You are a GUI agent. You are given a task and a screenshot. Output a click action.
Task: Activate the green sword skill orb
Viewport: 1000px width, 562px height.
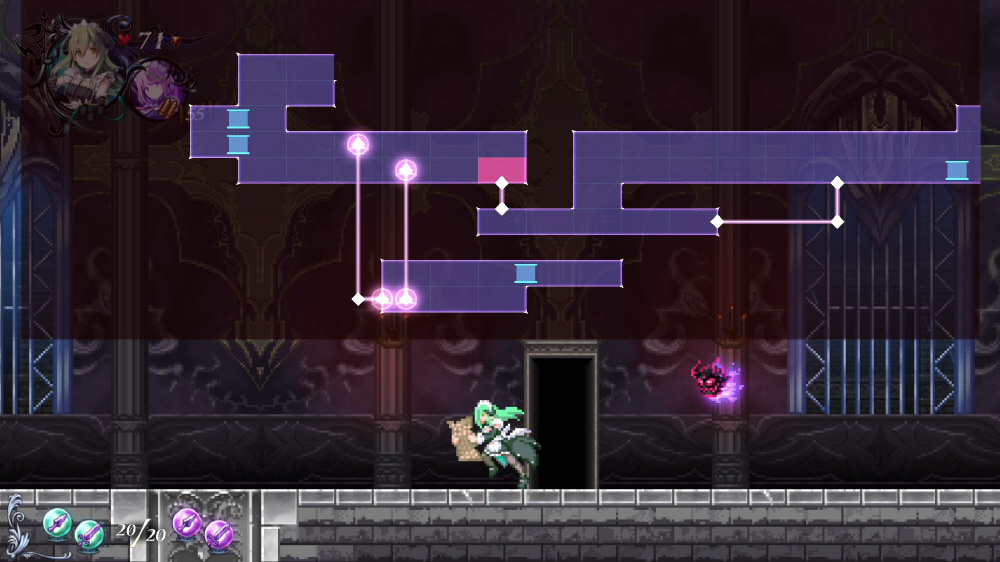[x=90, y=535]
